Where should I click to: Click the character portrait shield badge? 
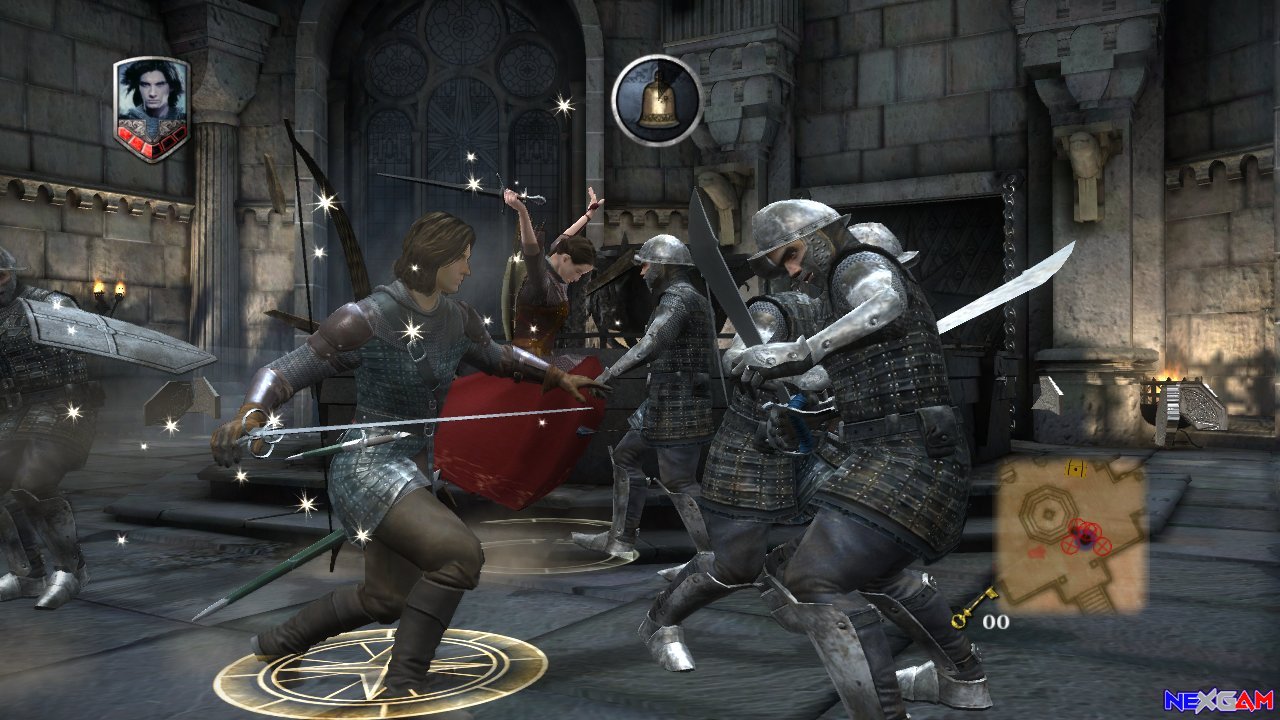[x=151, y=108]
